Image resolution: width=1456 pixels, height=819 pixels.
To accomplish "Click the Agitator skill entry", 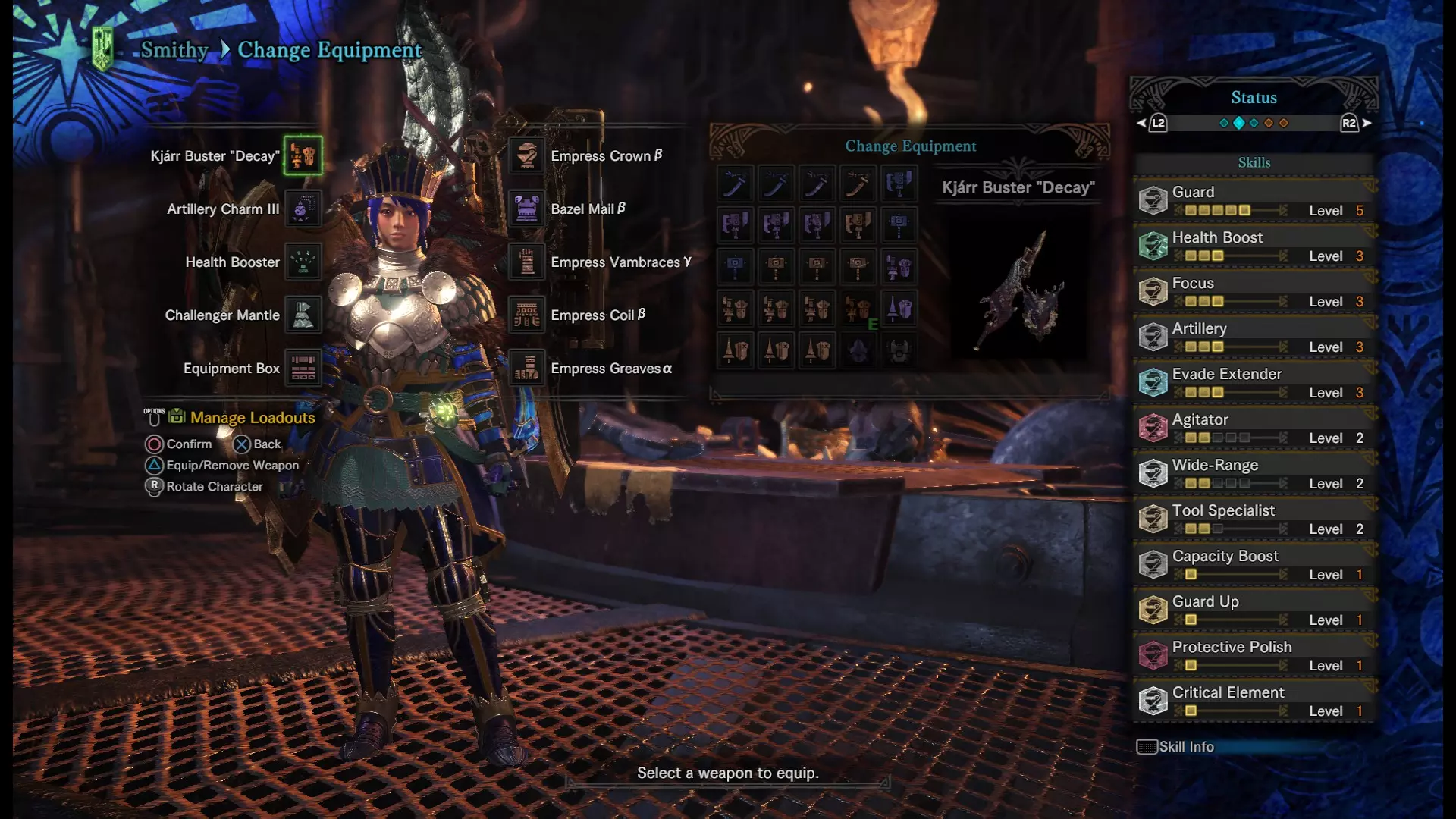I will [1254, 428].
